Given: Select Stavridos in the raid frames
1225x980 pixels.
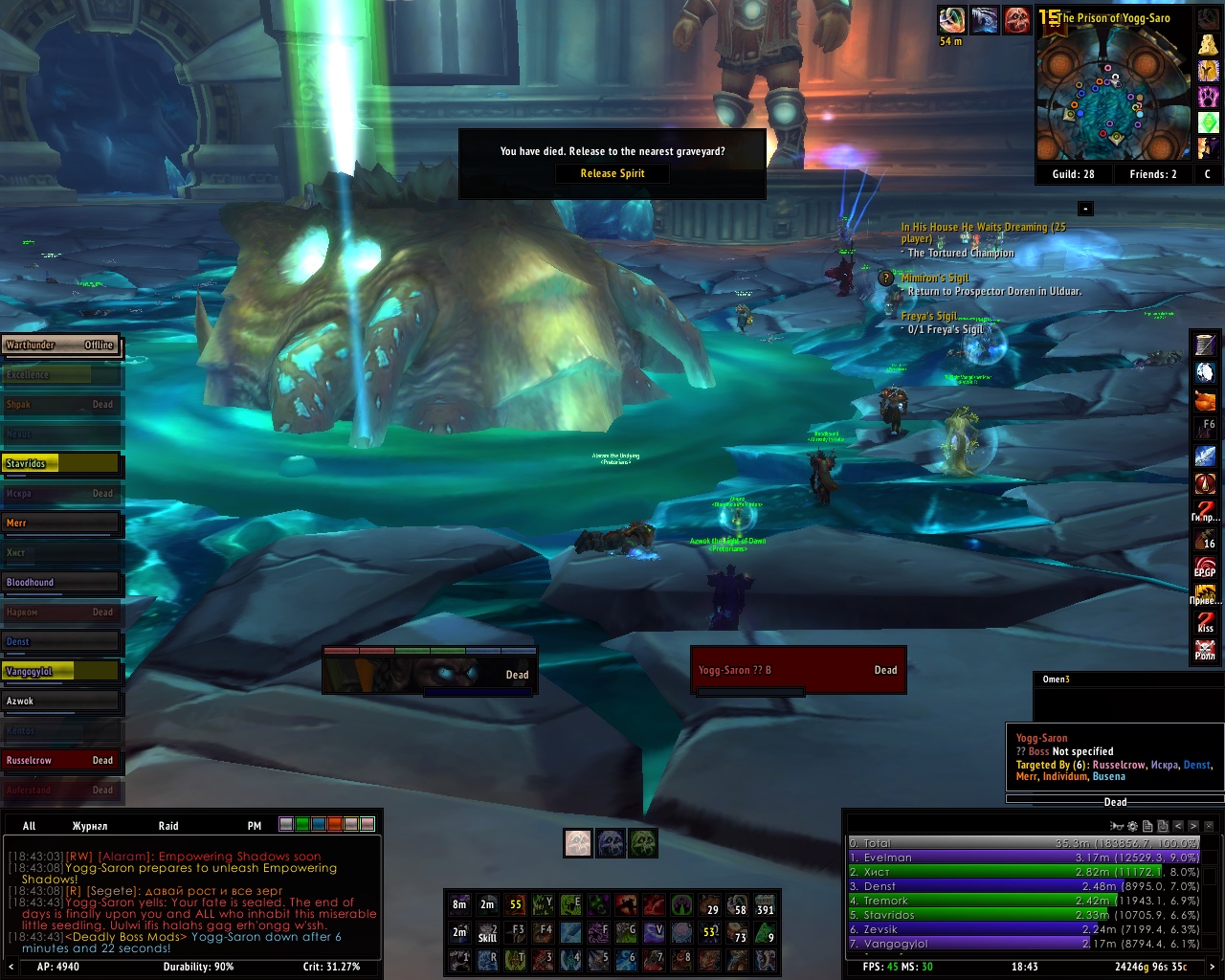Looking at the screenshot, I should (61, 464).
